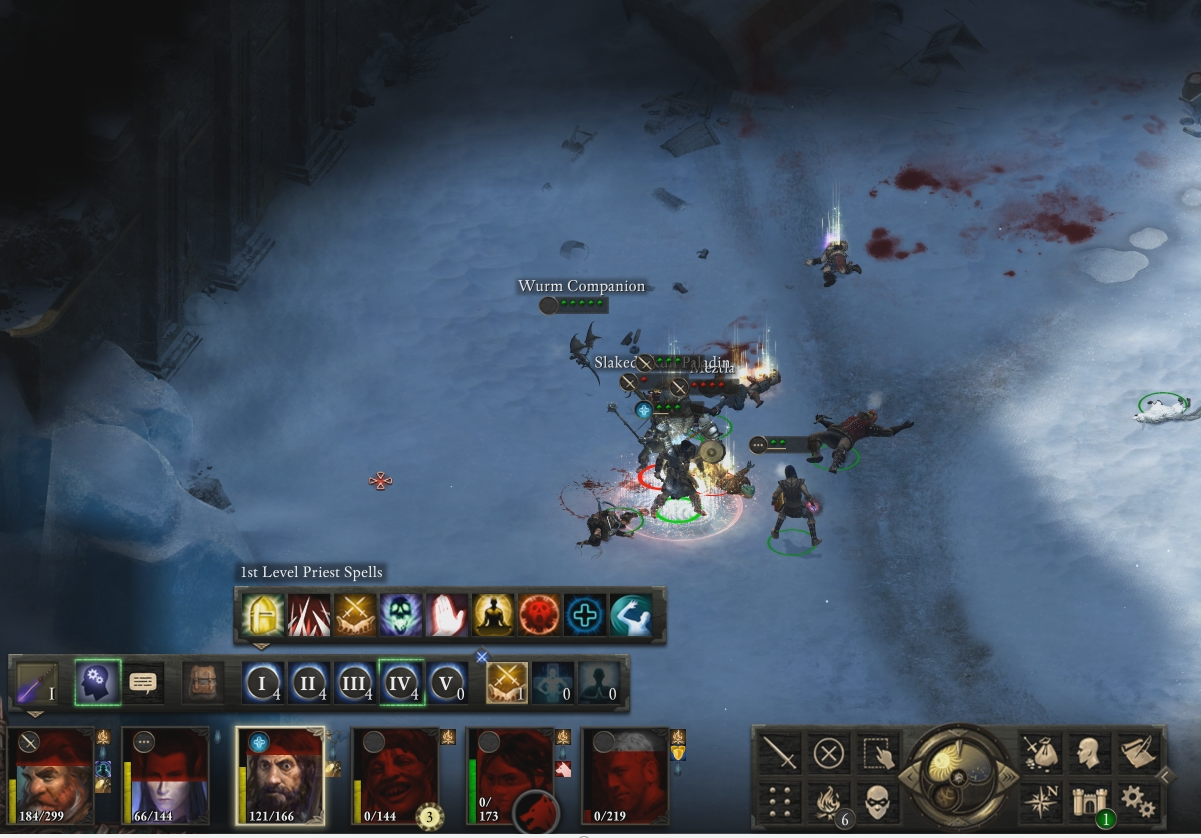Toggle stealth mode with masked face
Image resolution: width=1201 pixels, height=838 pixels.
pyautogui.click(x=877, y=801)
